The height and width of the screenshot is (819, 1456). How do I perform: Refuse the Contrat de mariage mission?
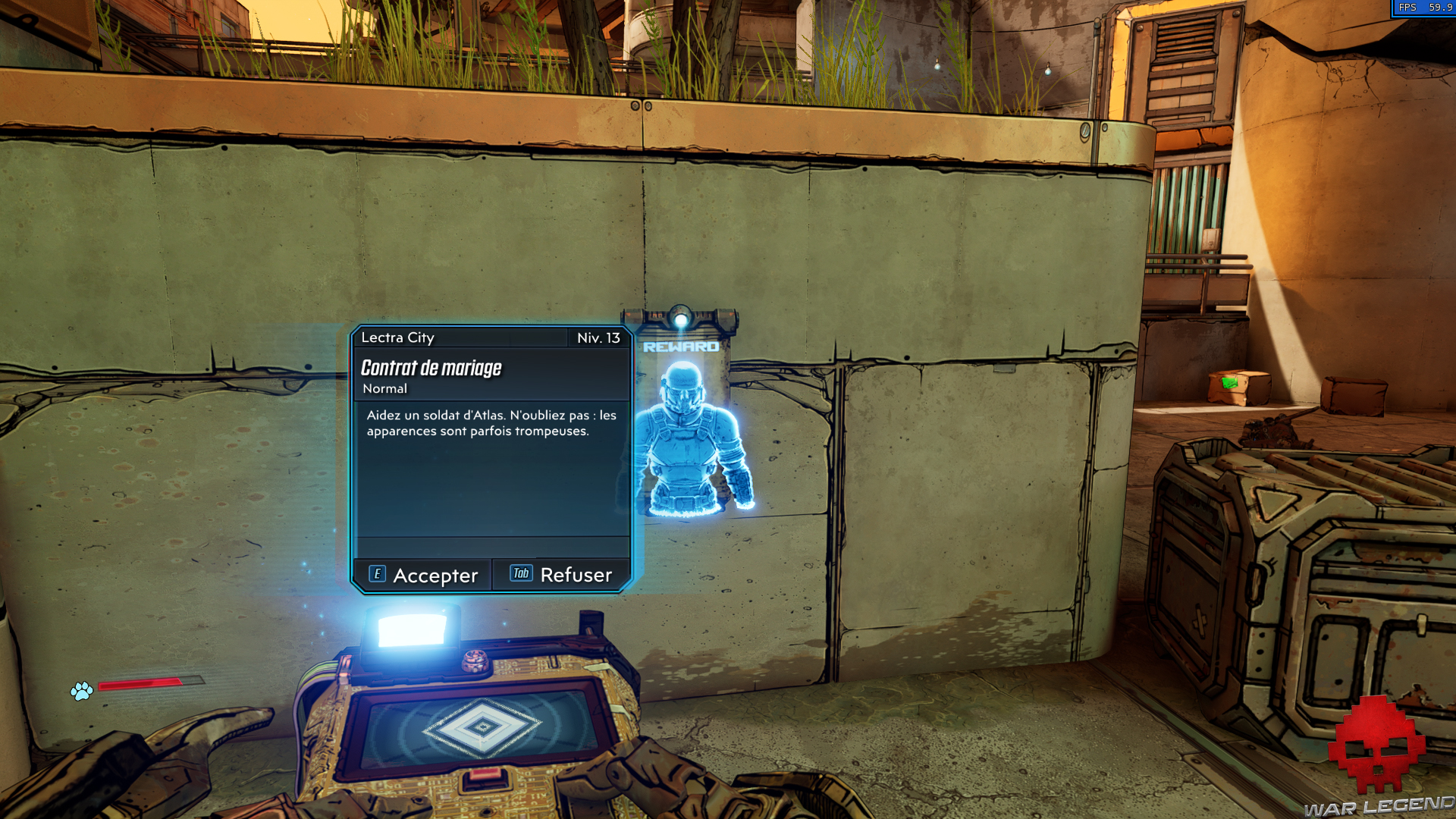[561, 575]
